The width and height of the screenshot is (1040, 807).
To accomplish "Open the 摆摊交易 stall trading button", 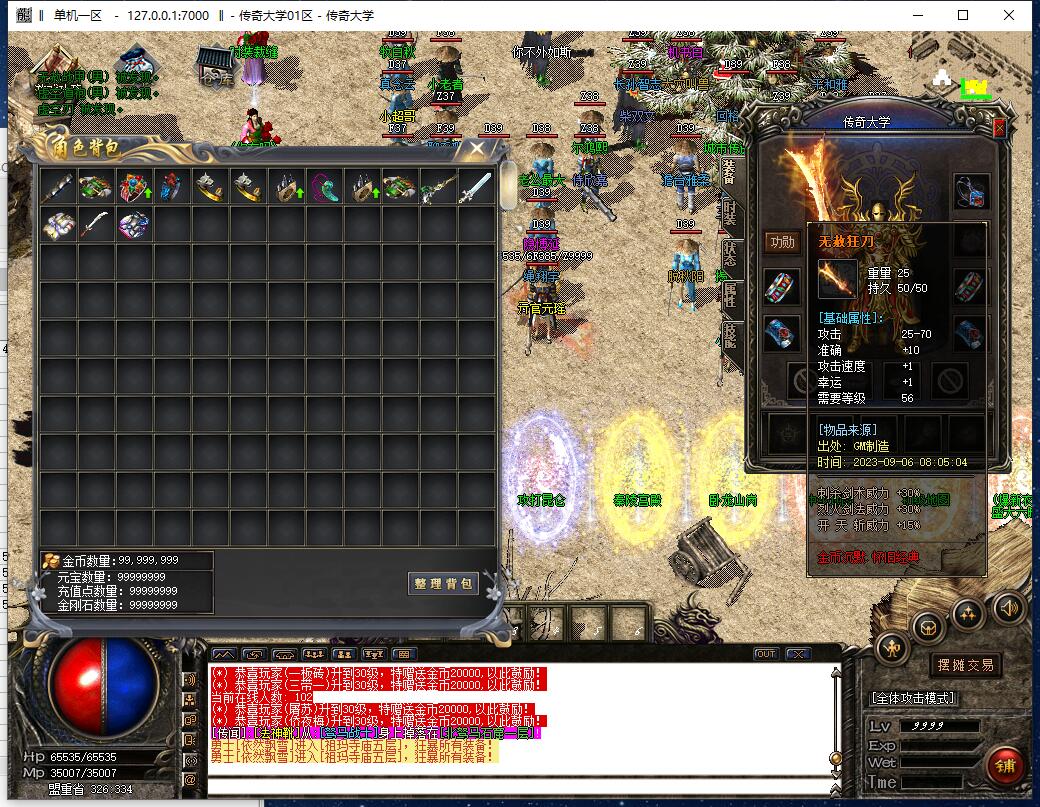I will (x=965, y=665).
